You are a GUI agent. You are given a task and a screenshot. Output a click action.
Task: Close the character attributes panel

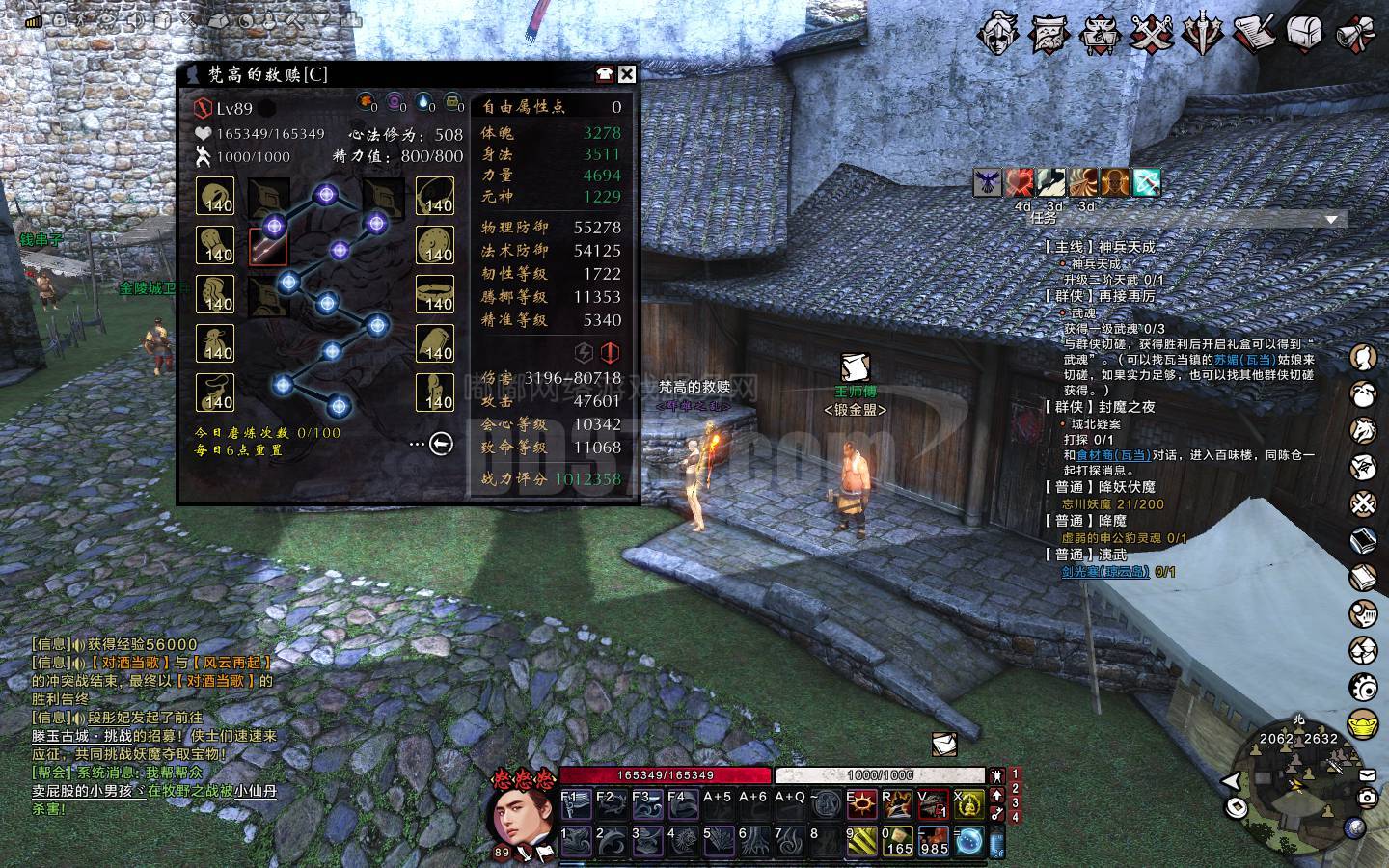tap(627, 74)
